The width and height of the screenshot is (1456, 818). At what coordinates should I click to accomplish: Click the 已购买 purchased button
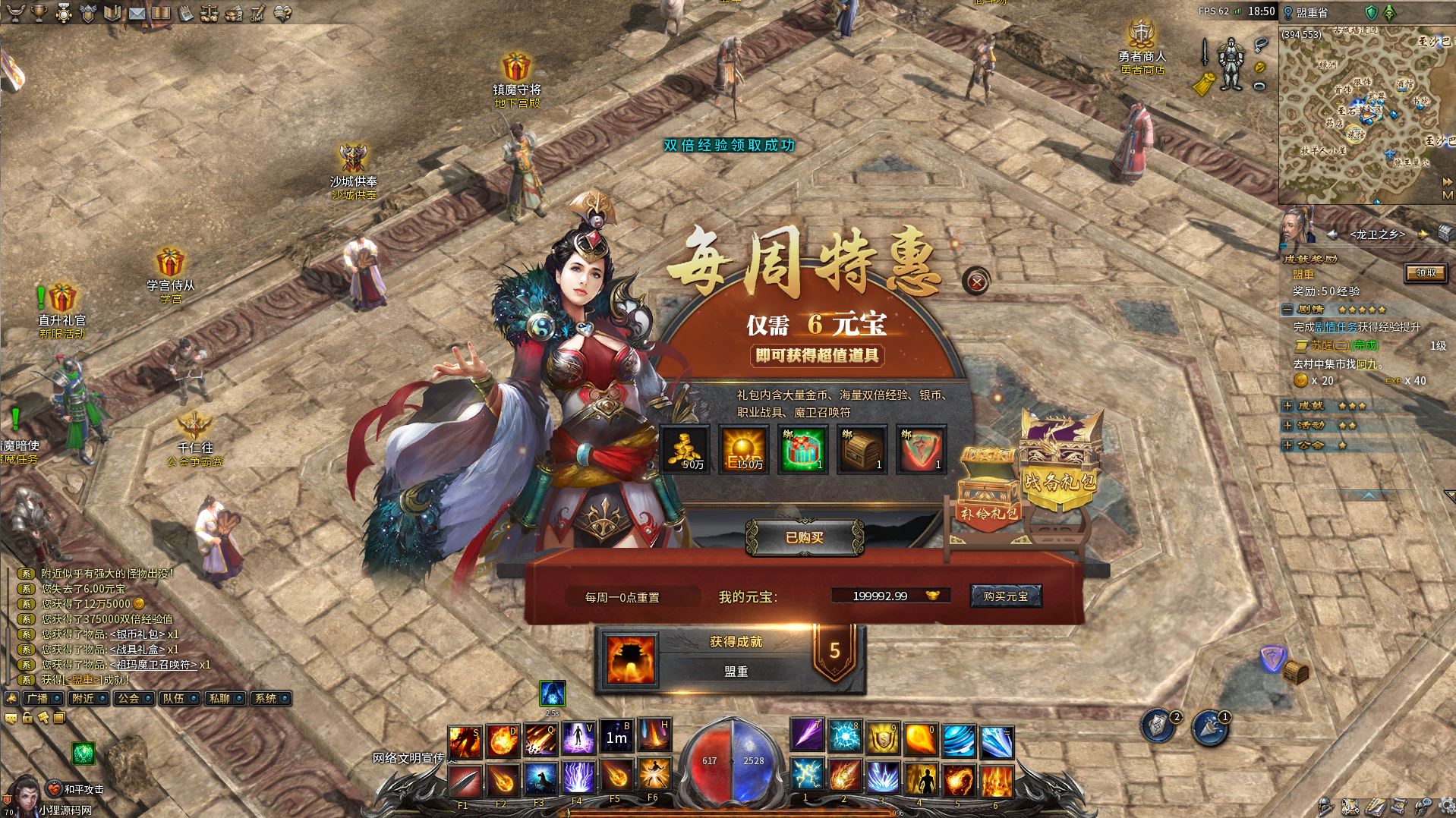[x=804, y=537]
